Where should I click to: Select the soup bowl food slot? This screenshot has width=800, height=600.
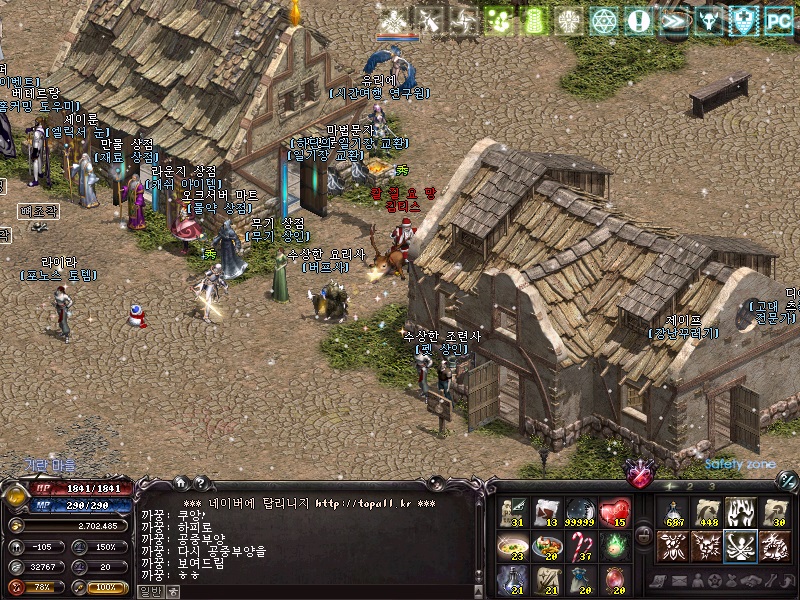[x=513, y=546]
